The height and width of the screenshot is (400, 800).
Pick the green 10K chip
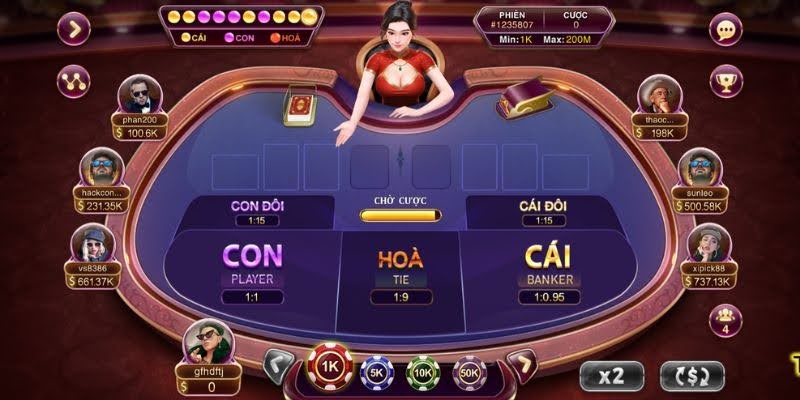point(422,372)
